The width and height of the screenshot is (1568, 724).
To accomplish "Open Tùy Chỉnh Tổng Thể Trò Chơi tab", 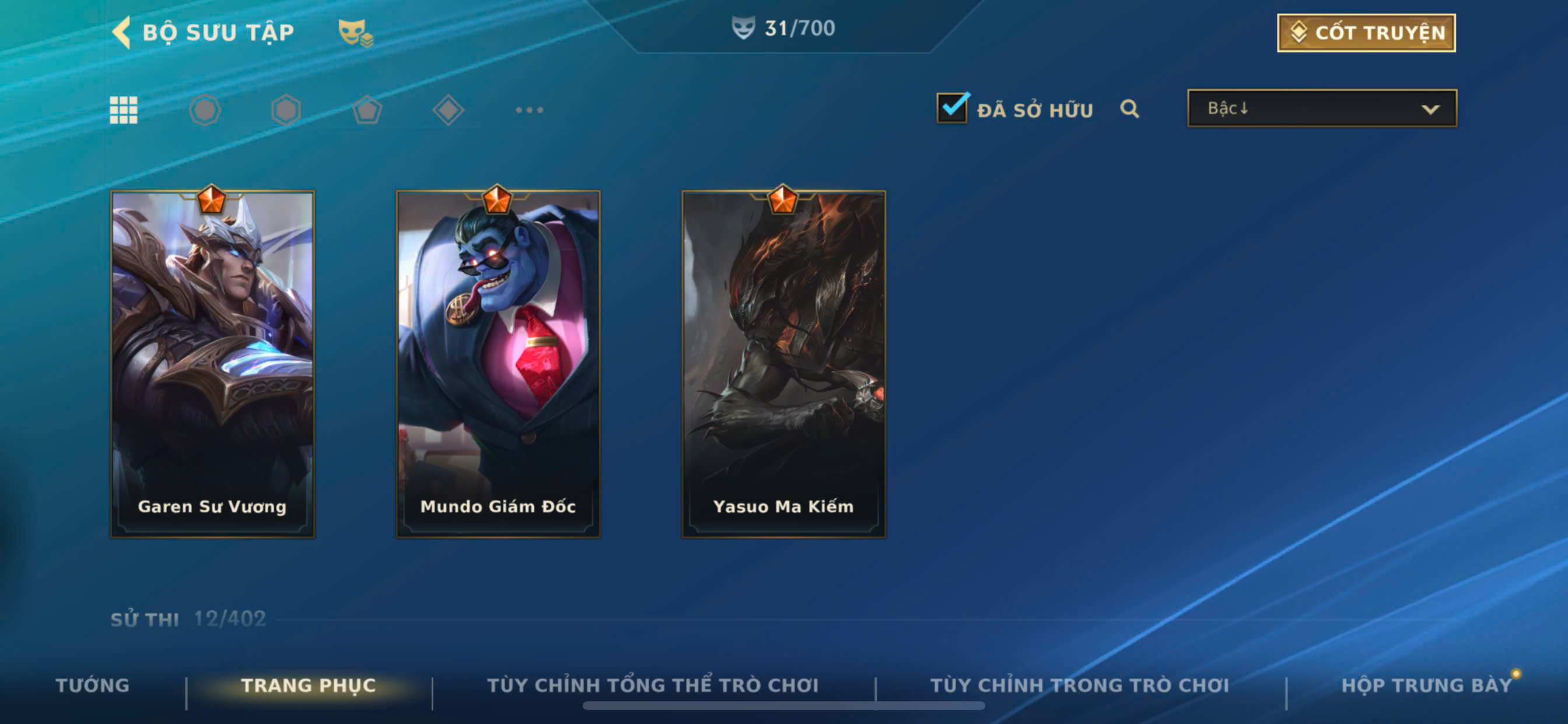I will (653, 686).
